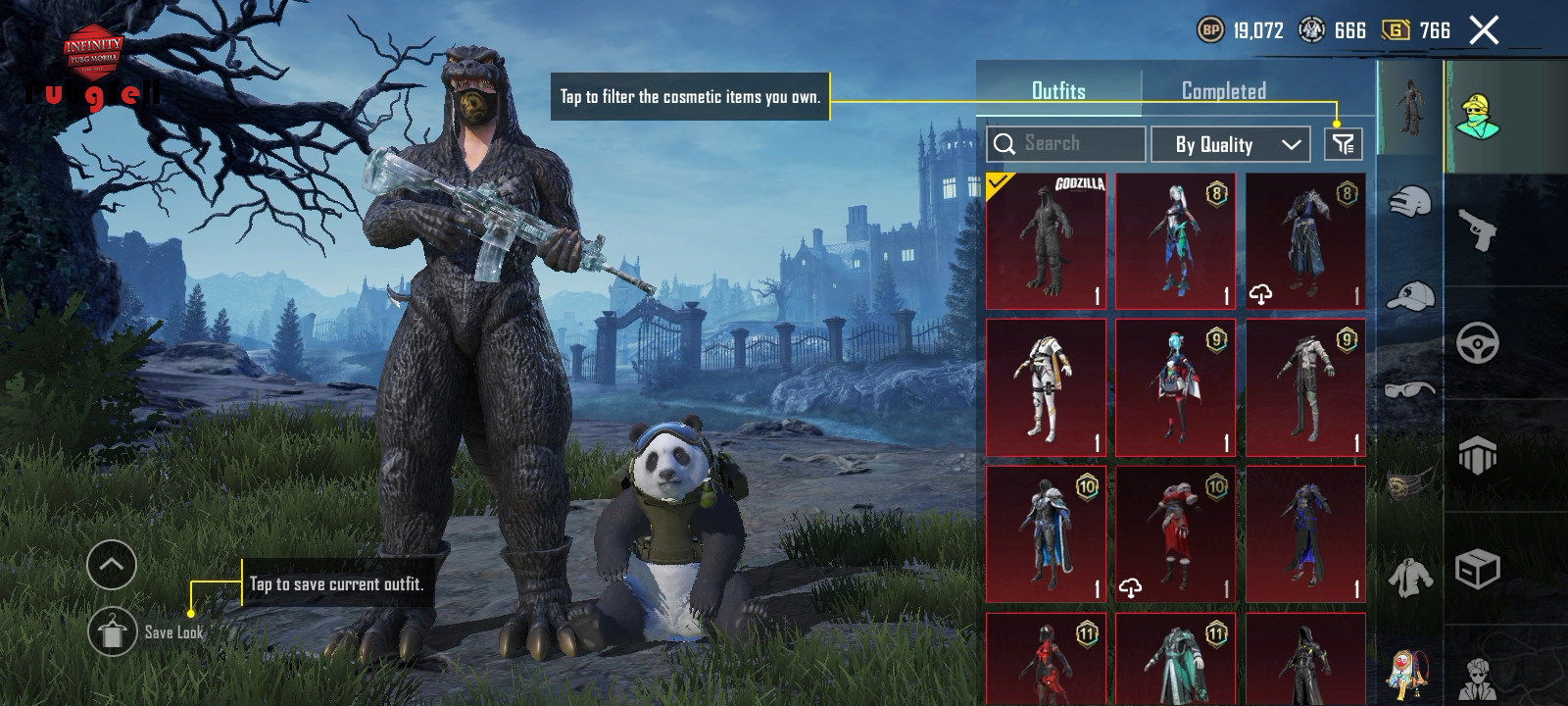
Task: Click the Search field
Action: click(x=1066, y=144)
